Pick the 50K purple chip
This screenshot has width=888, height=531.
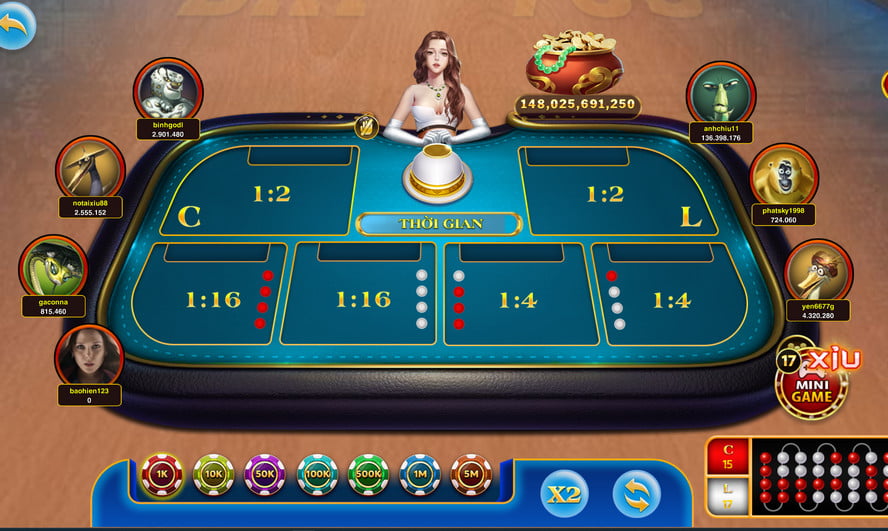tap(265, 475)
